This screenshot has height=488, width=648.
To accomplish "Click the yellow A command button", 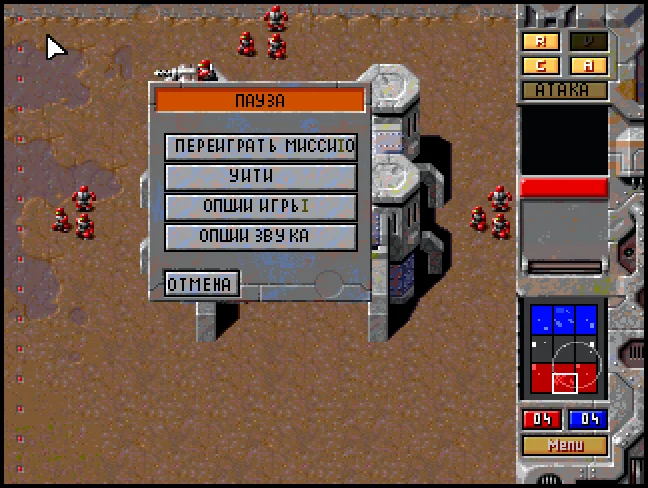I will coord(588,66).
